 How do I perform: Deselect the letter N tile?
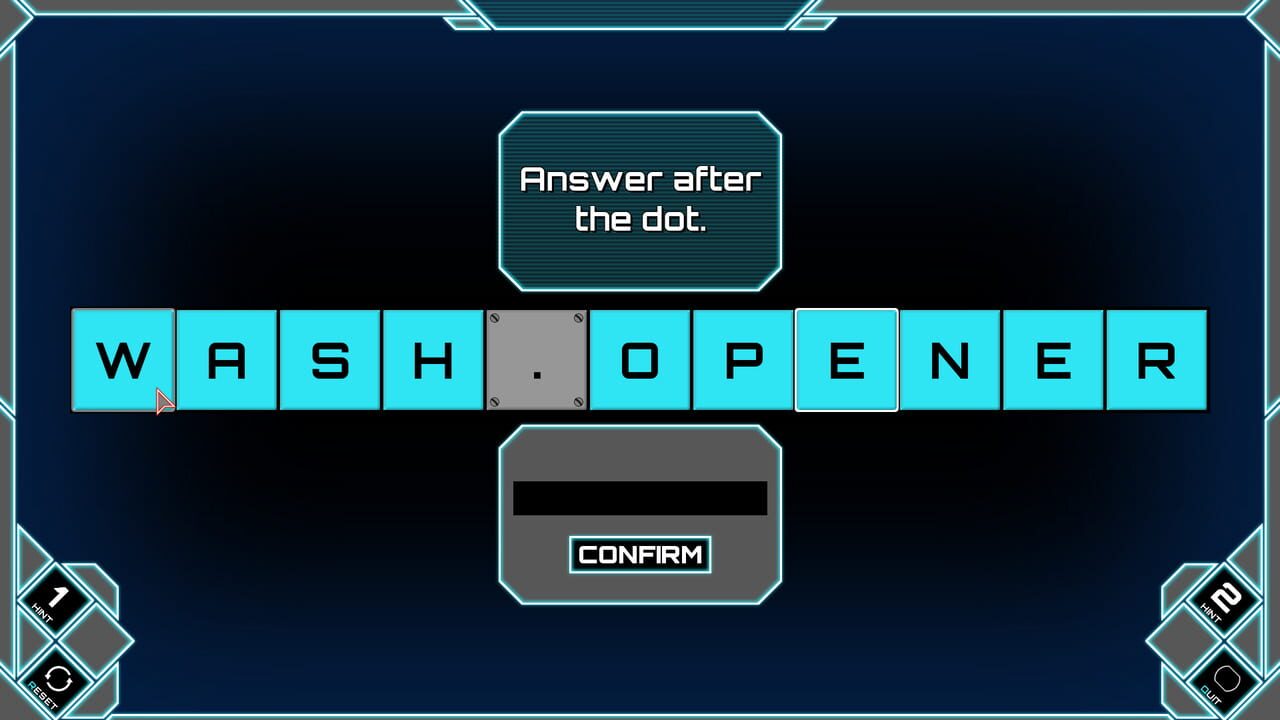pos(948,360)
